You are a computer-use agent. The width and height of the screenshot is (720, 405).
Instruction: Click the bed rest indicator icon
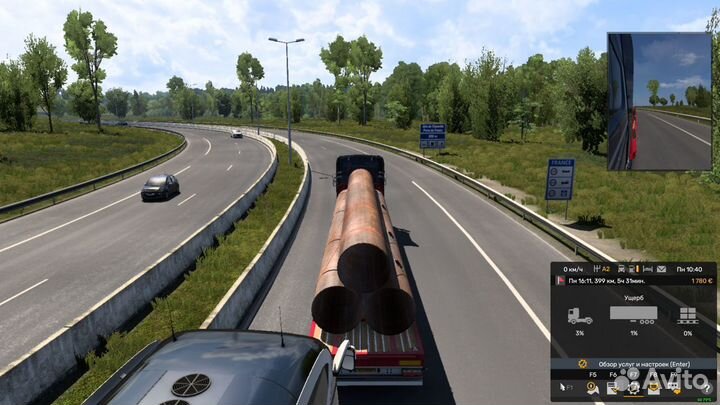pos(647,268)
